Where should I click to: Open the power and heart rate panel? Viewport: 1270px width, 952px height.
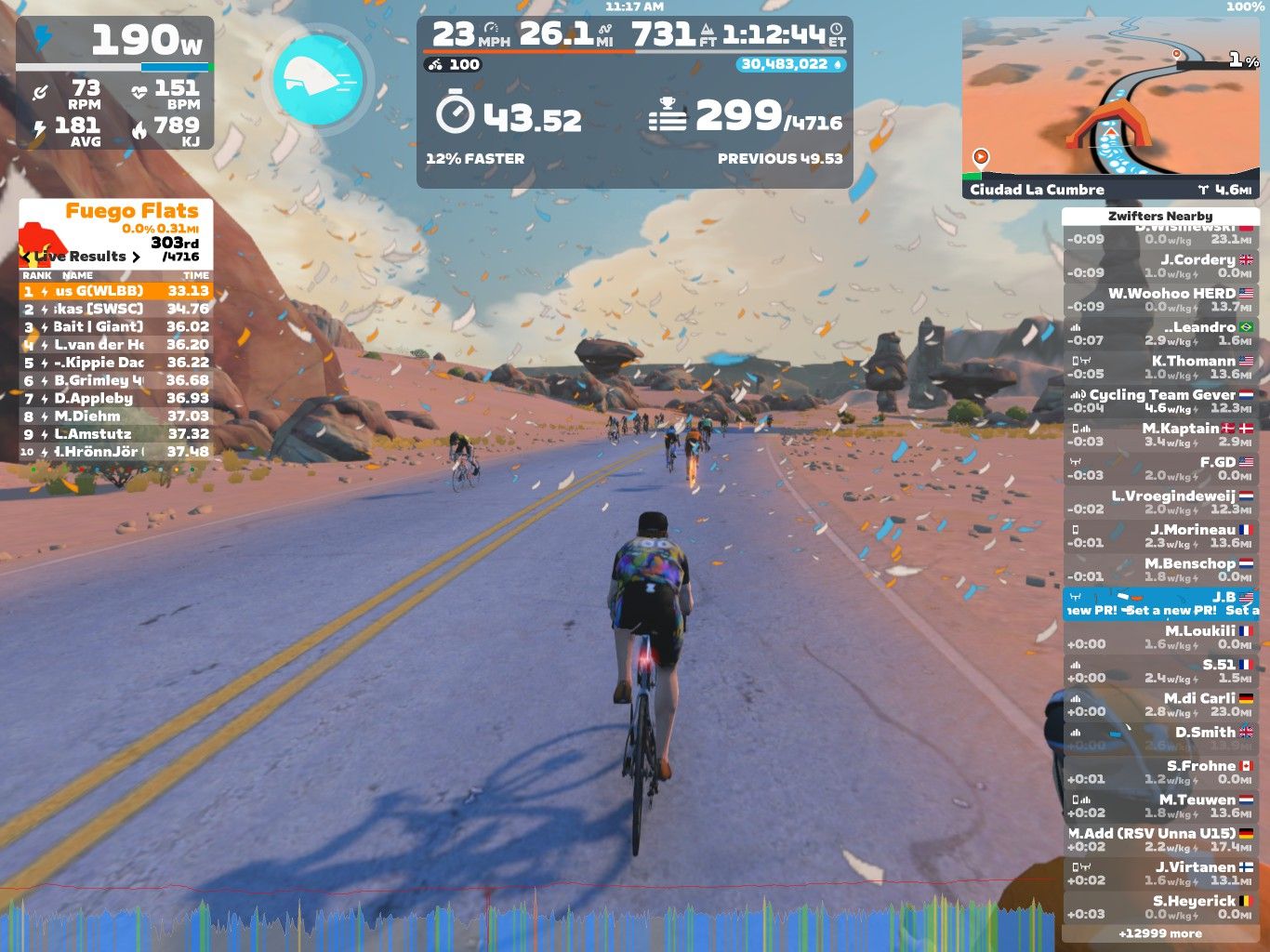[x=114, y=83]
